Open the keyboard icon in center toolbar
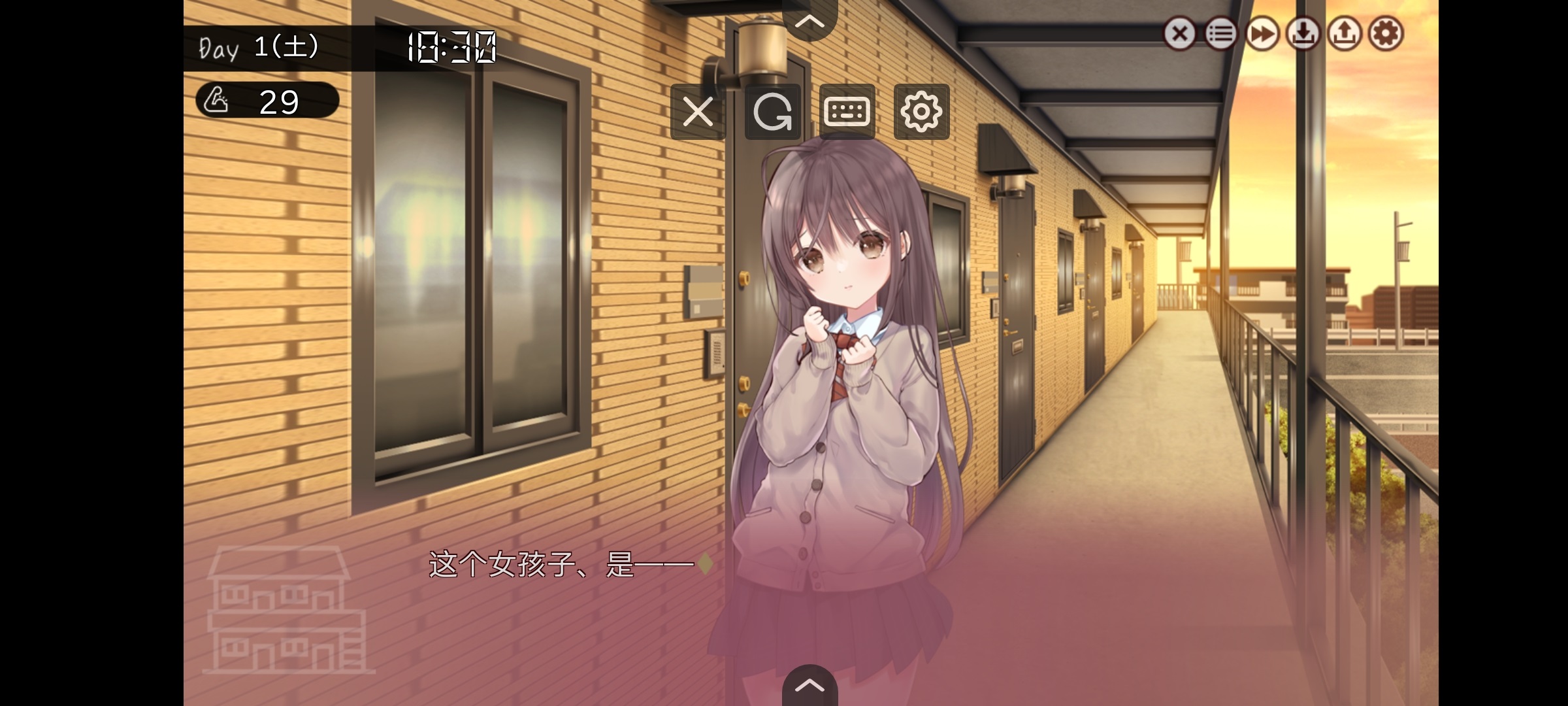 tap(847, 111)
